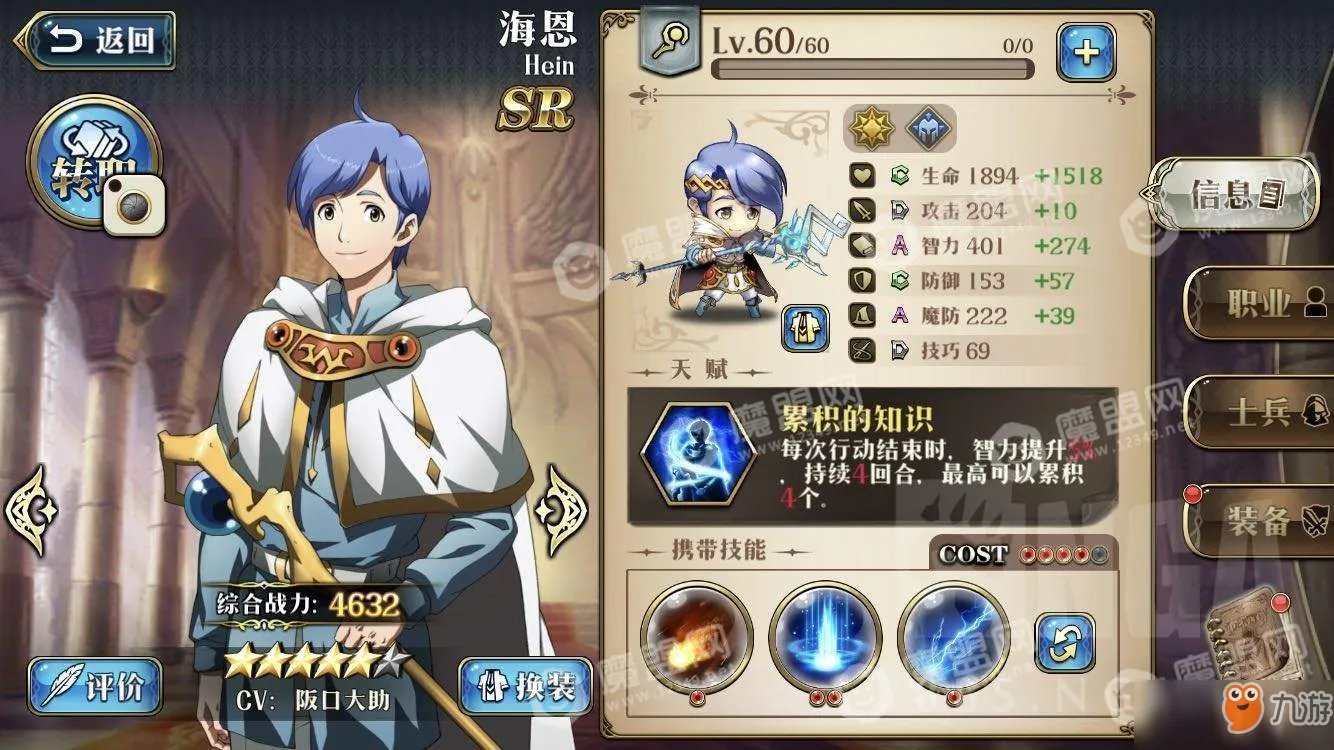This screenshot has height=750, width=1334.
Task: Open the 换装 costume change button
Action: click(526, 685)
